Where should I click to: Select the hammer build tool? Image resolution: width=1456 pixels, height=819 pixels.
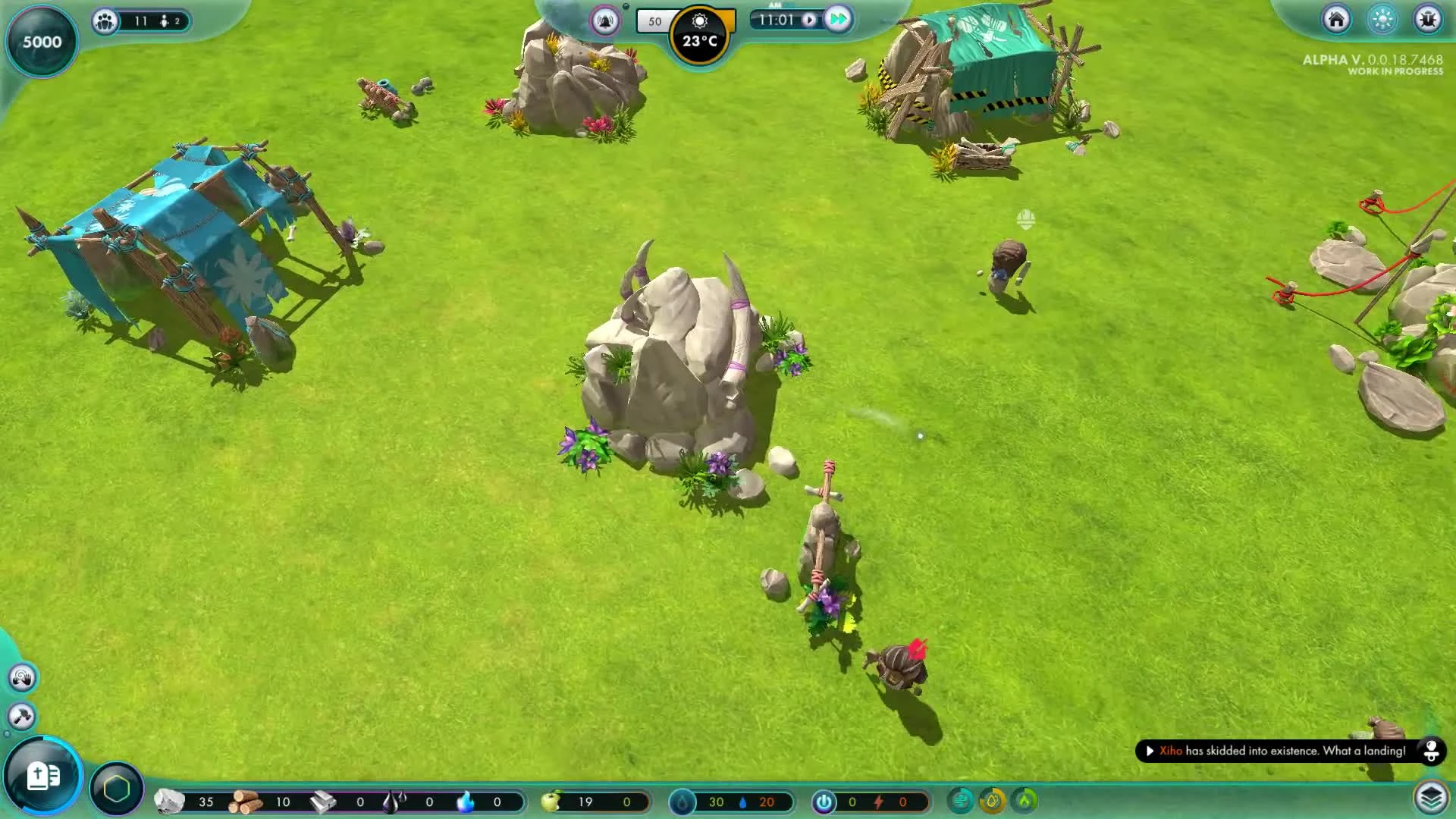click(23, 715)
